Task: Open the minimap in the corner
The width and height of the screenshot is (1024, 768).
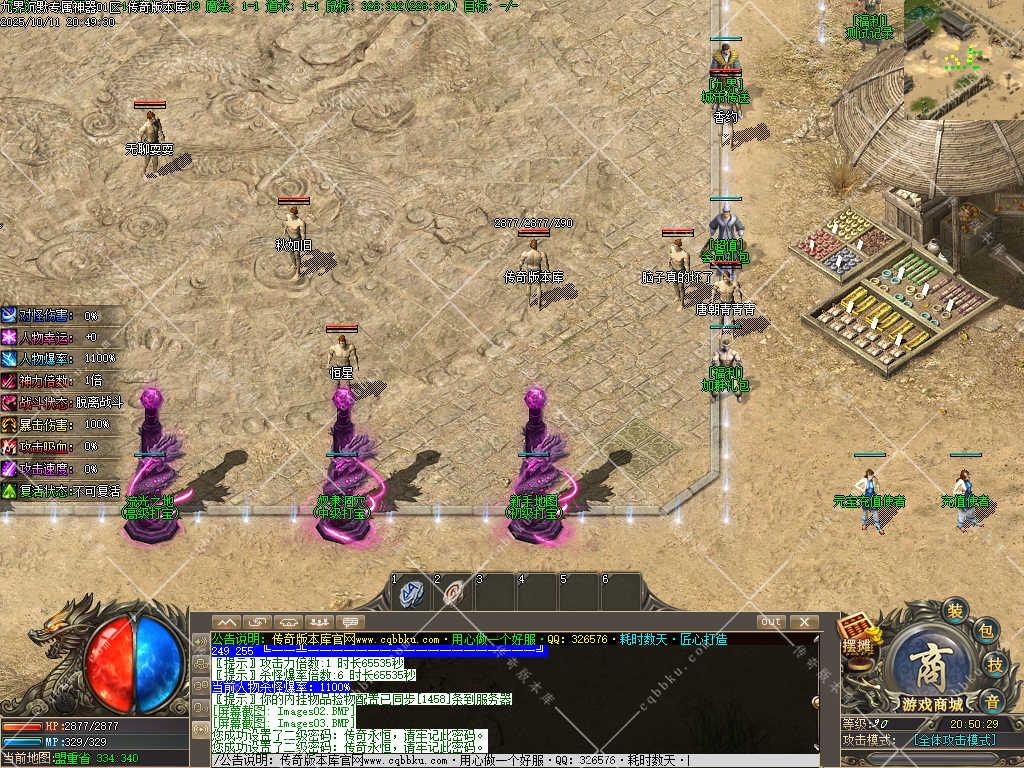Action: tap(963, 60)
